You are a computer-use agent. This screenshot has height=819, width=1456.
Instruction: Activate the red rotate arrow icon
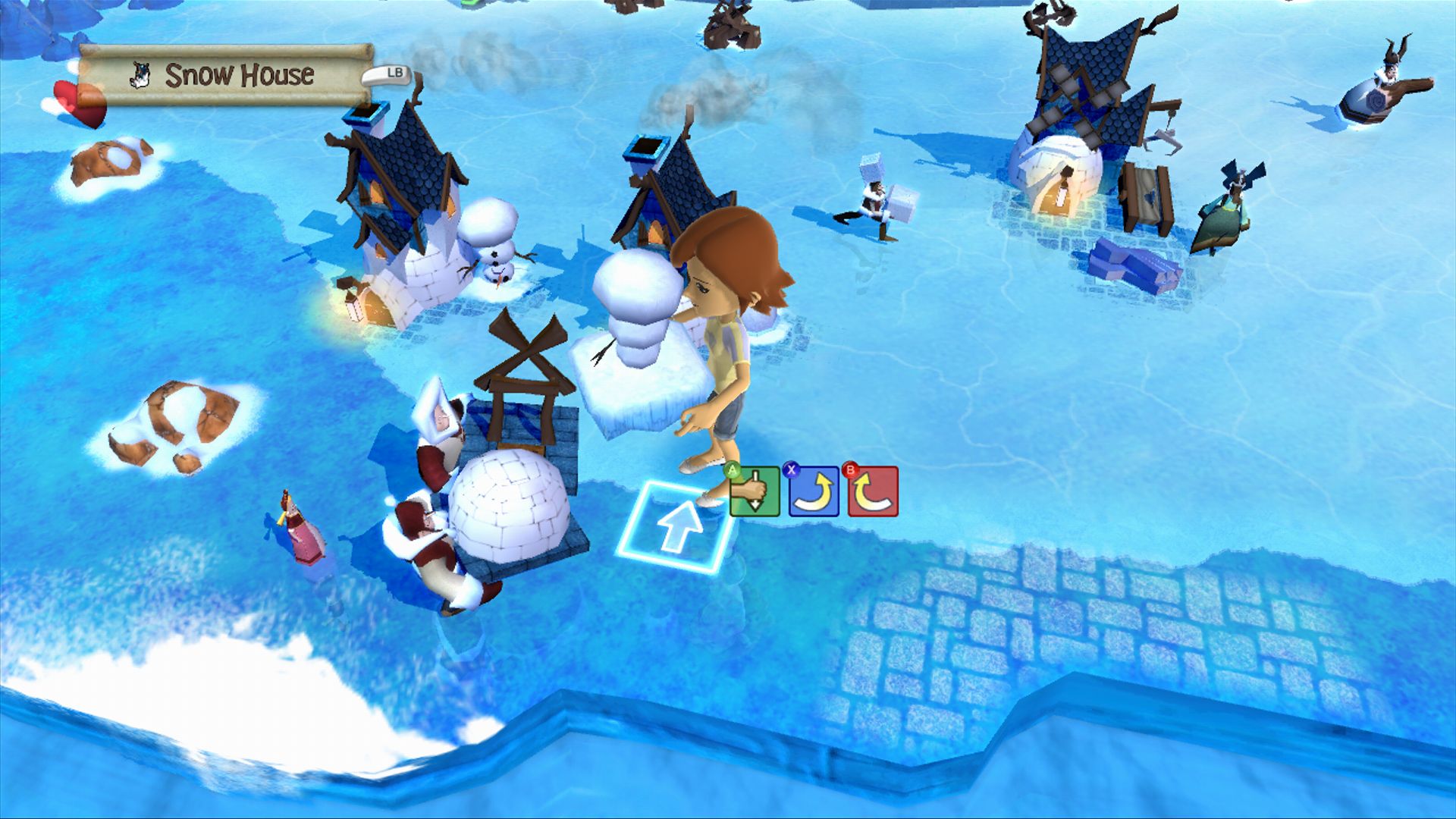873,491
